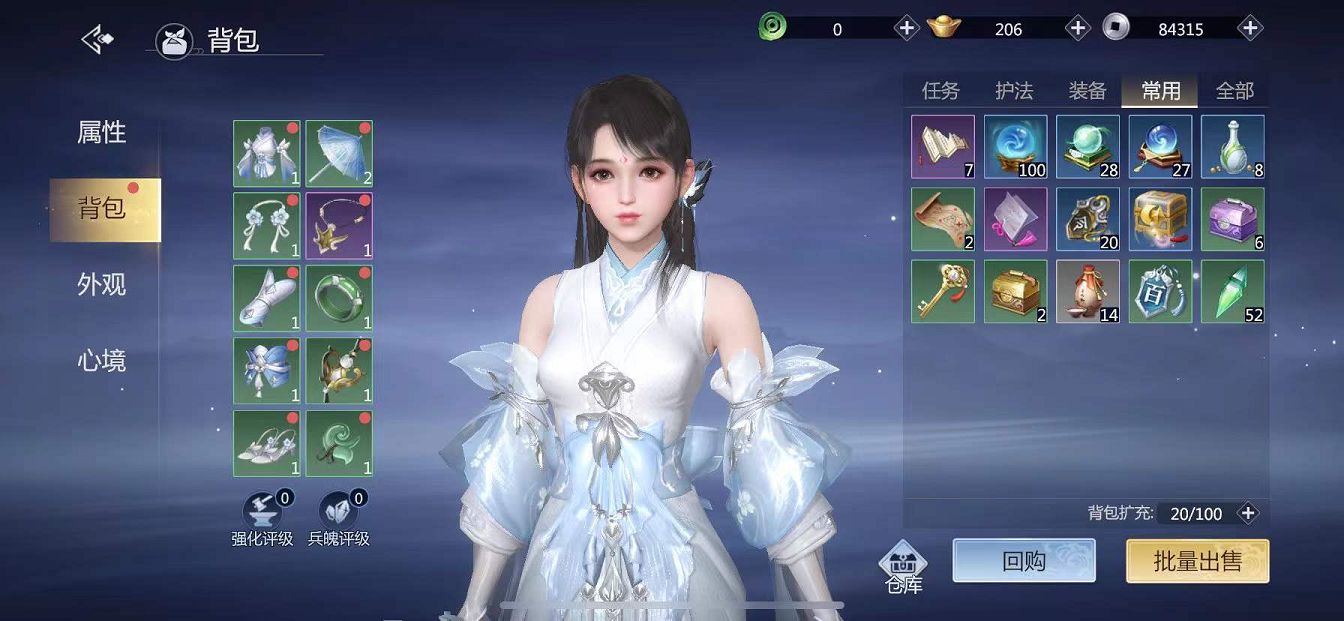Image resolution: width=1344 pixels, height=621 pixels.
Task: Switch to the 护法 tab
Action: pyautogui.click(x=1014, y=91)
